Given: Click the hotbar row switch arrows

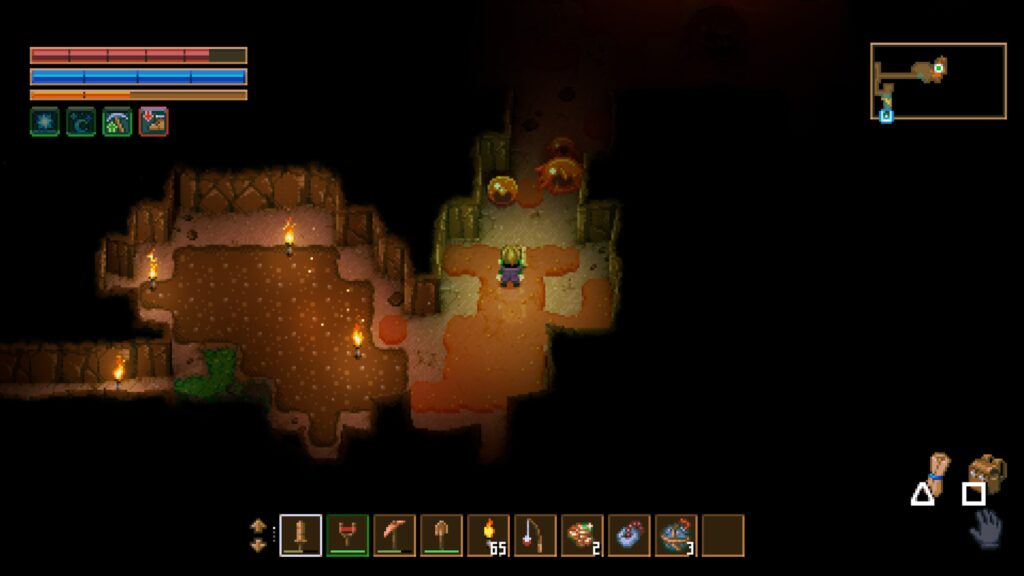Looking at the screenshot, I should coord(258,535).
